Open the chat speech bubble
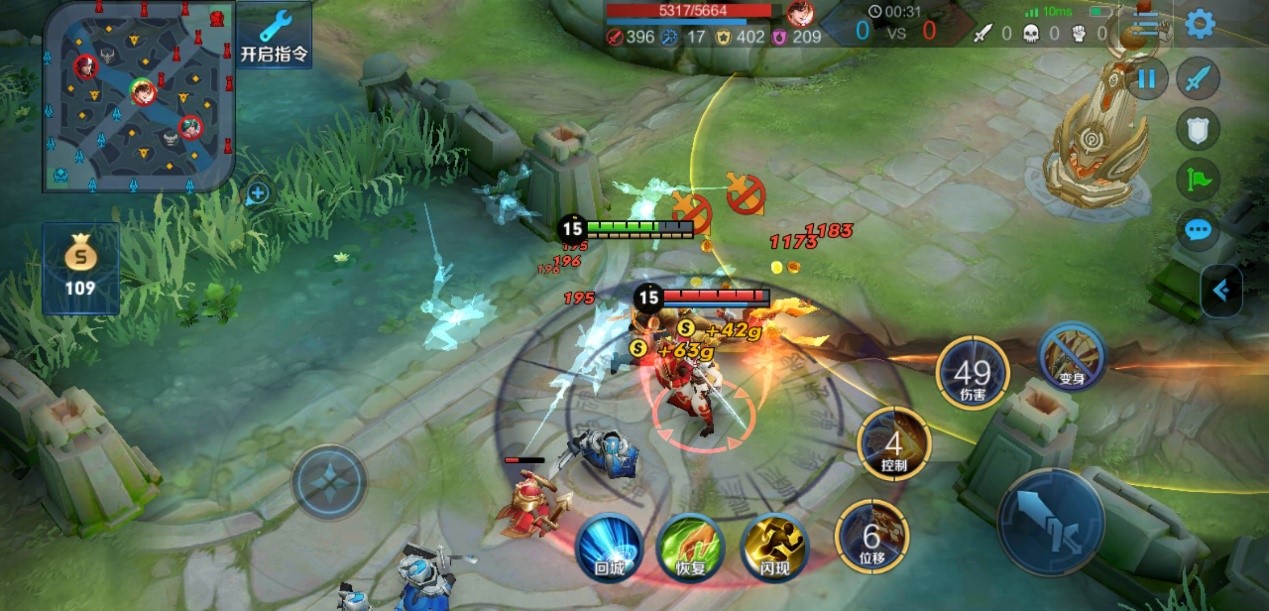Viewport: 1269px width, 611px height. coord(1197,231)
